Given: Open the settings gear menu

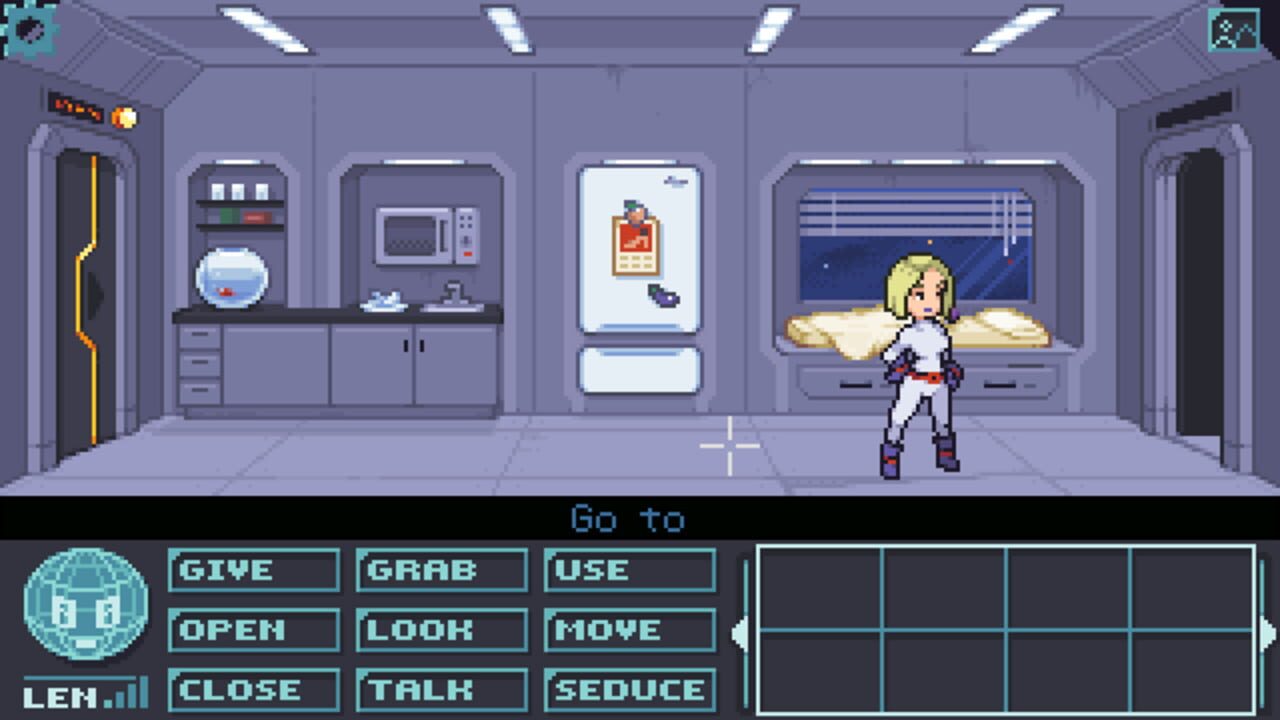Looking at the screenshot, I should tap(33, 31).
